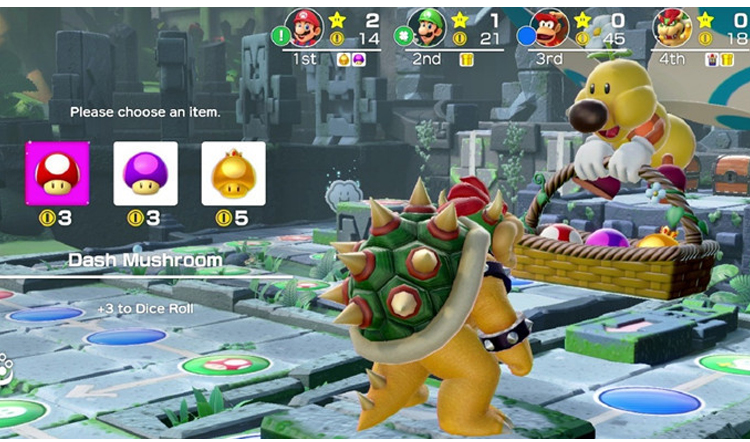Click Luigi's player portrait
Image resolution: width=750 pixels, height=442 pixels.
click(x=427, y=27)
